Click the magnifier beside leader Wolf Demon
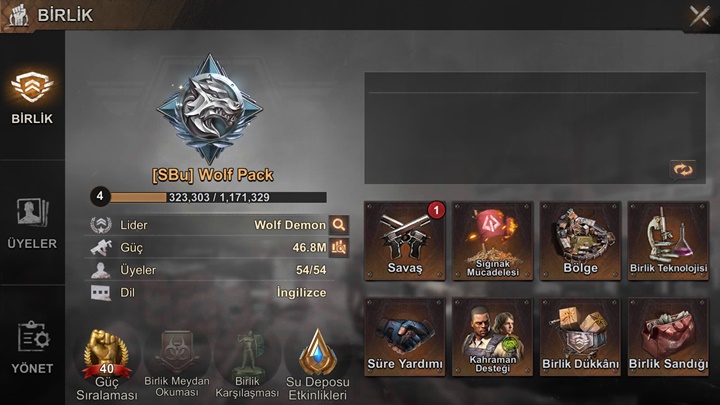This screenshot has width=720, height=405. pos(339,225)
